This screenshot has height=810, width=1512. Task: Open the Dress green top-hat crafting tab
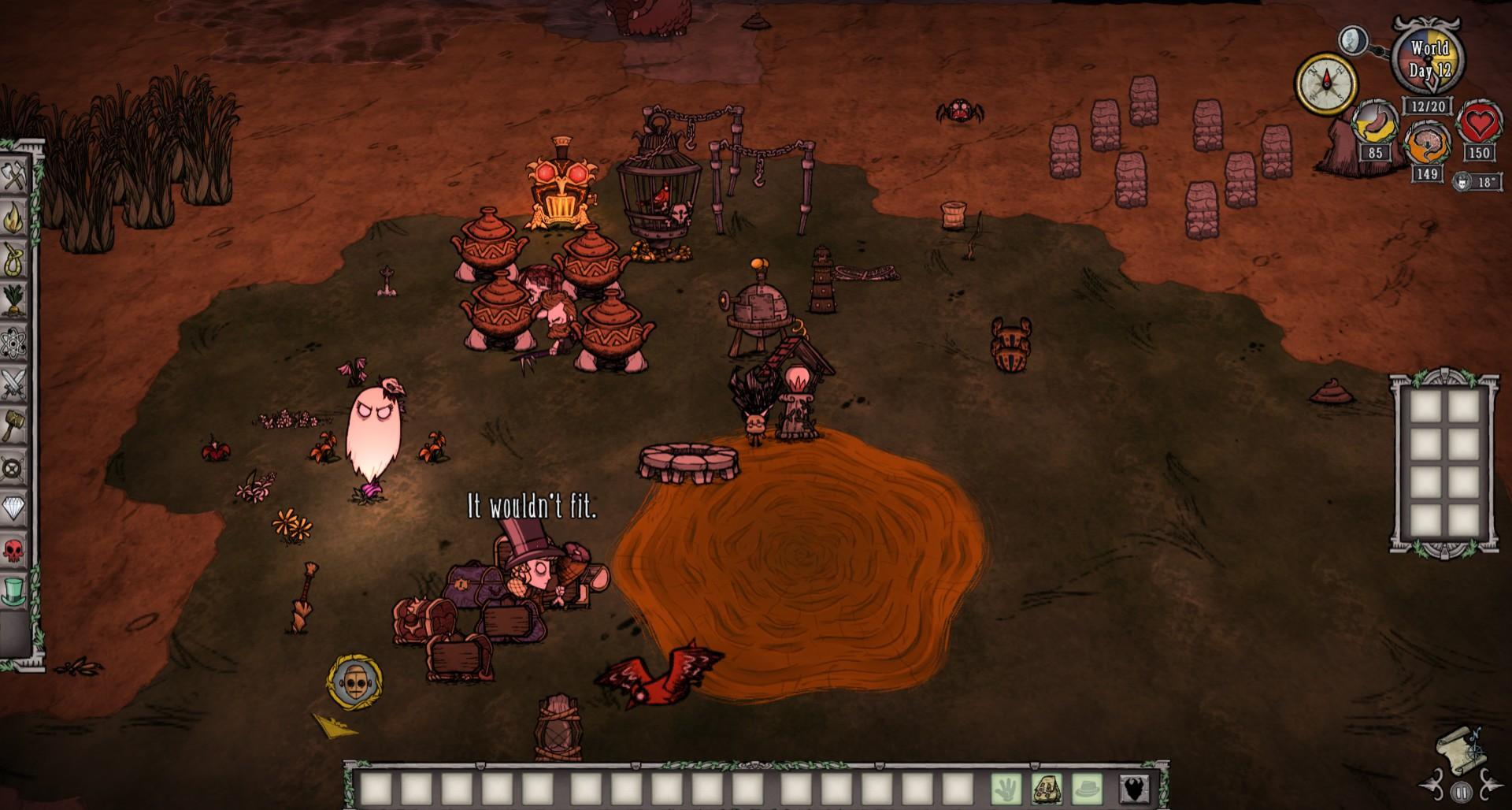14,591
